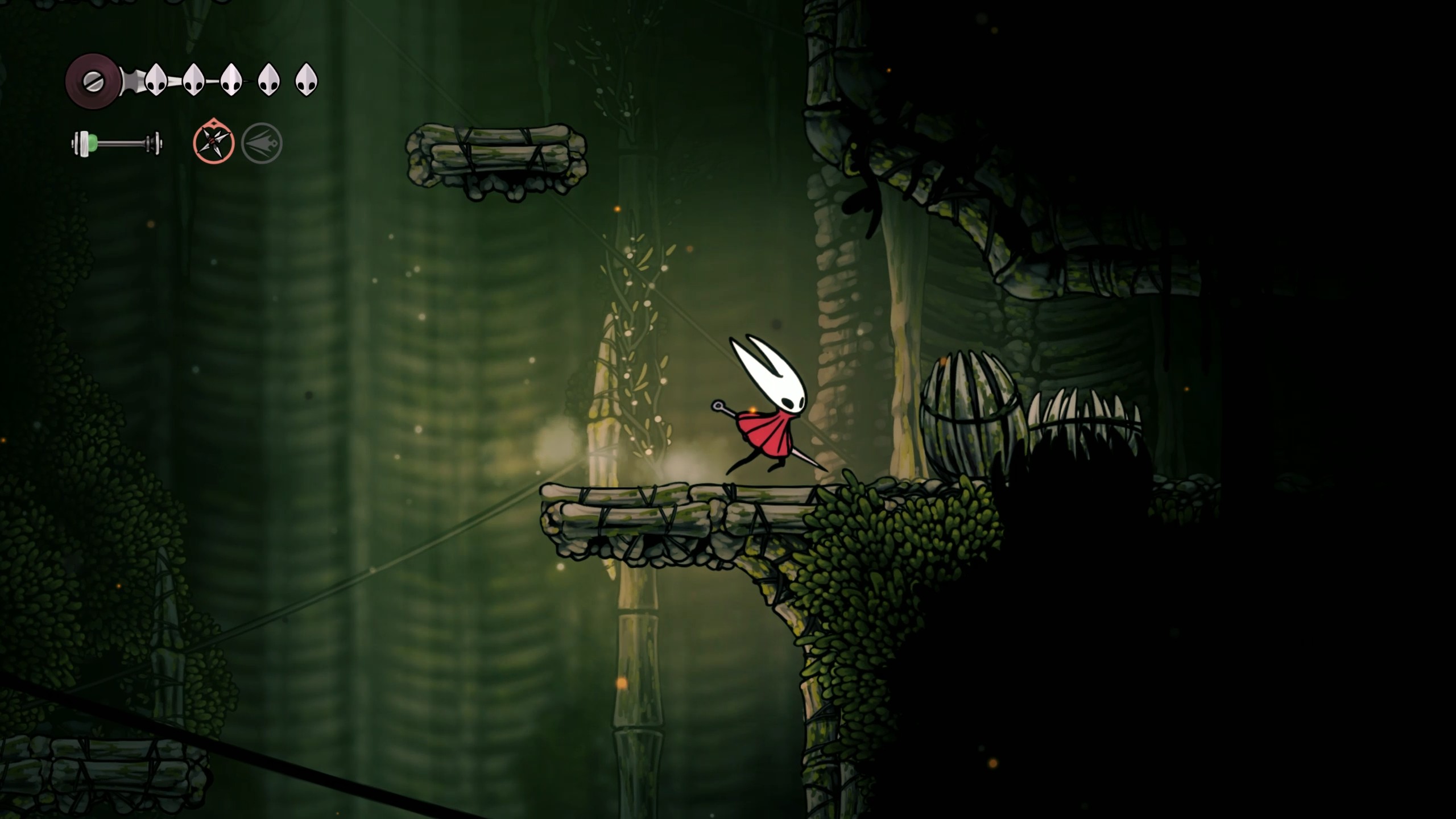
Task: Click the silk spool at top left
Action: [93, 80]
